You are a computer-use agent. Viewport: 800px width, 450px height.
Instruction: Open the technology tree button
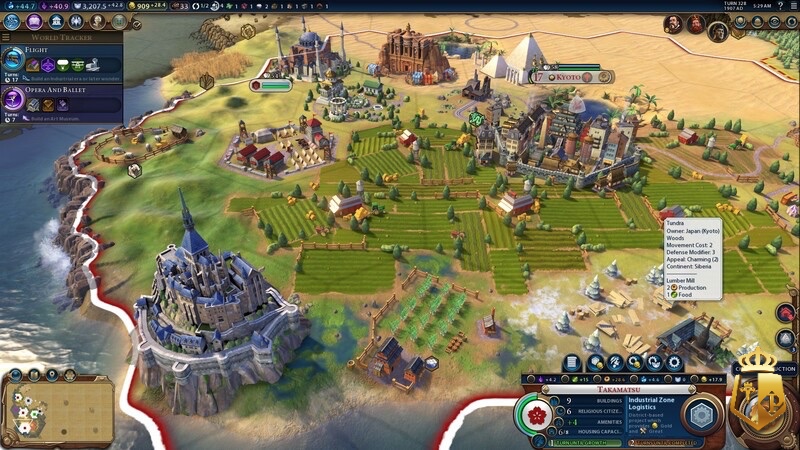click(x=12, y=21)
